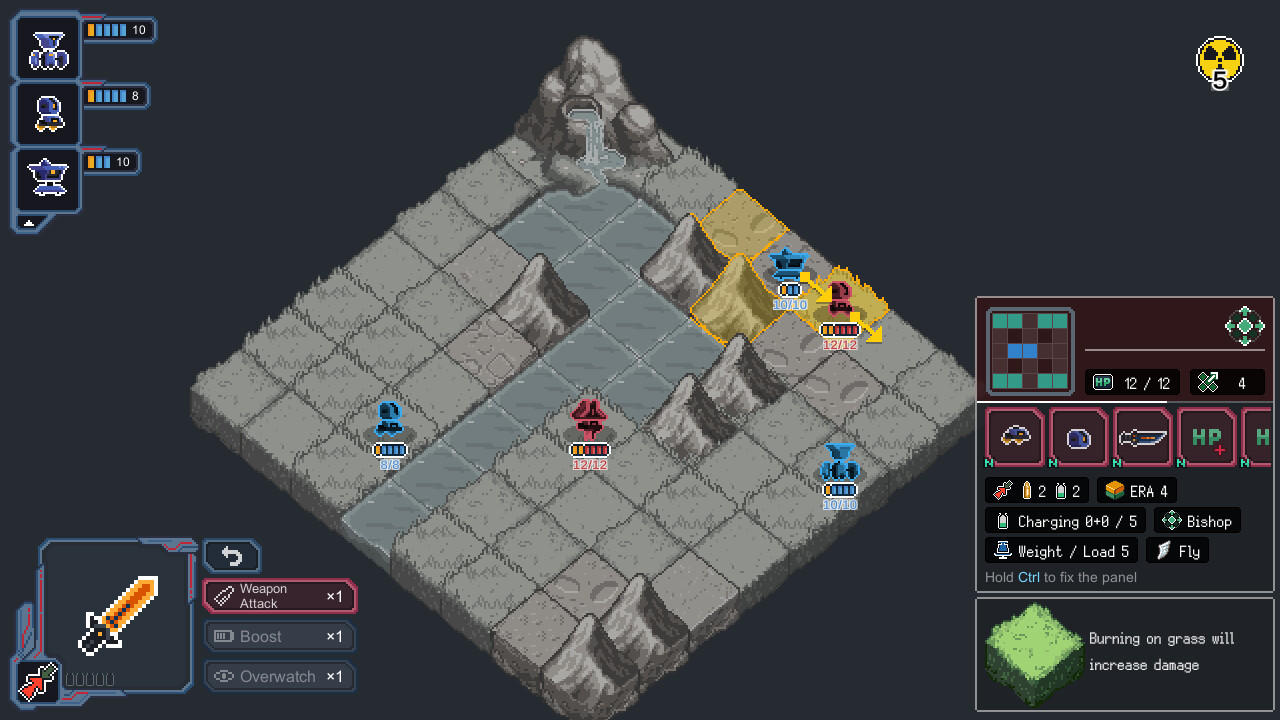Click the green movement cross icon in the unit panel
The width and height of the screenshot is (1280, 720).
pyautogui.click(x=1246, y=326)
